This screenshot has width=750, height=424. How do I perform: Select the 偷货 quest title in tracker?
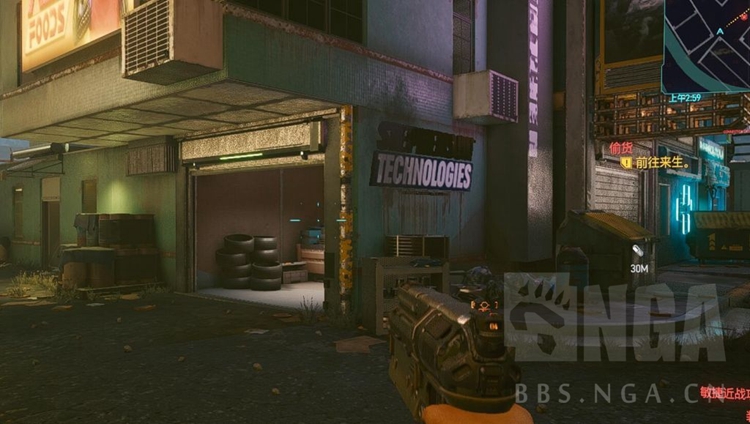pyautogui.click(x=621, y=148)
